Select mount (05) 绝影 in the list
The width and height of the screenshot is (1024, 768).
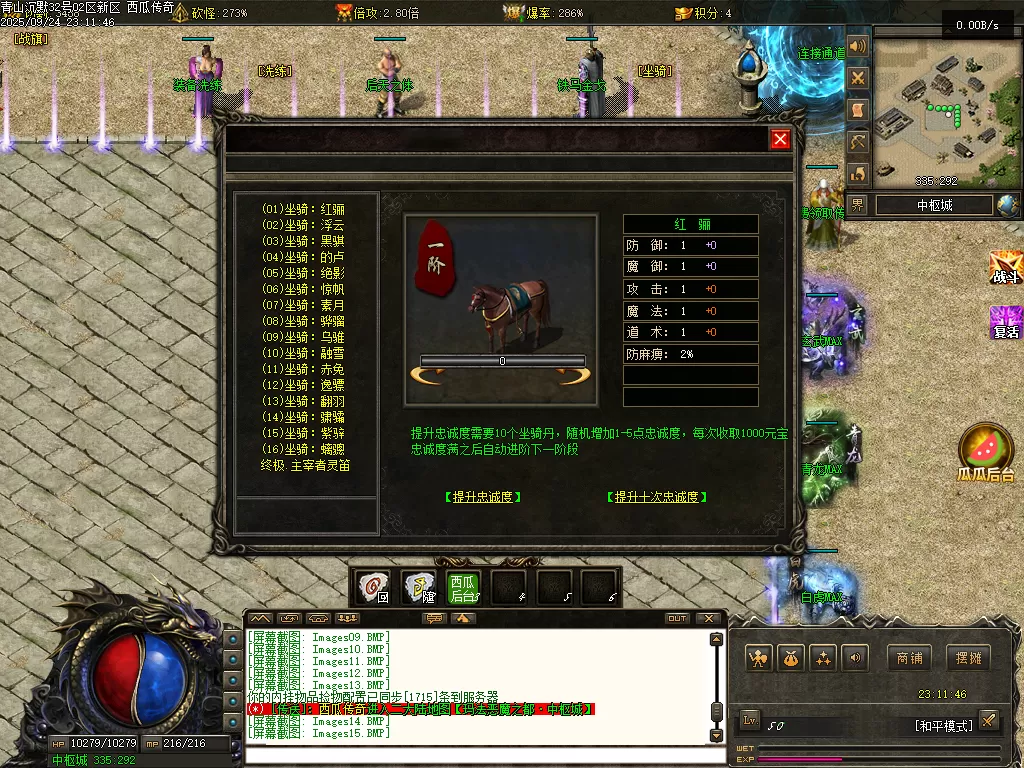coord(303,273)
